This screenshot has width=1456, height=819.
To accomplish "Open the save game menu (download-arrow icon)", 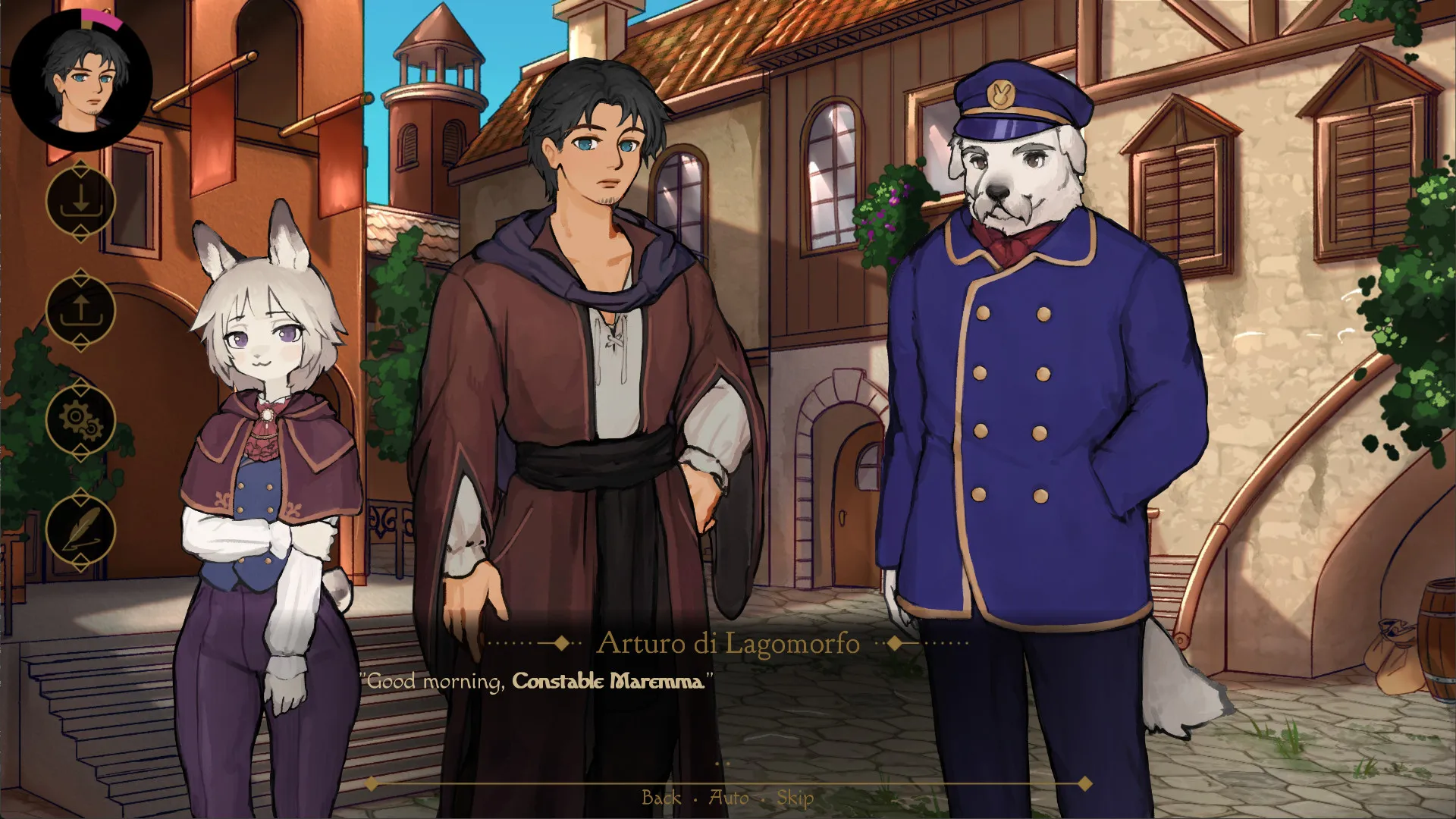I will 80,202.
